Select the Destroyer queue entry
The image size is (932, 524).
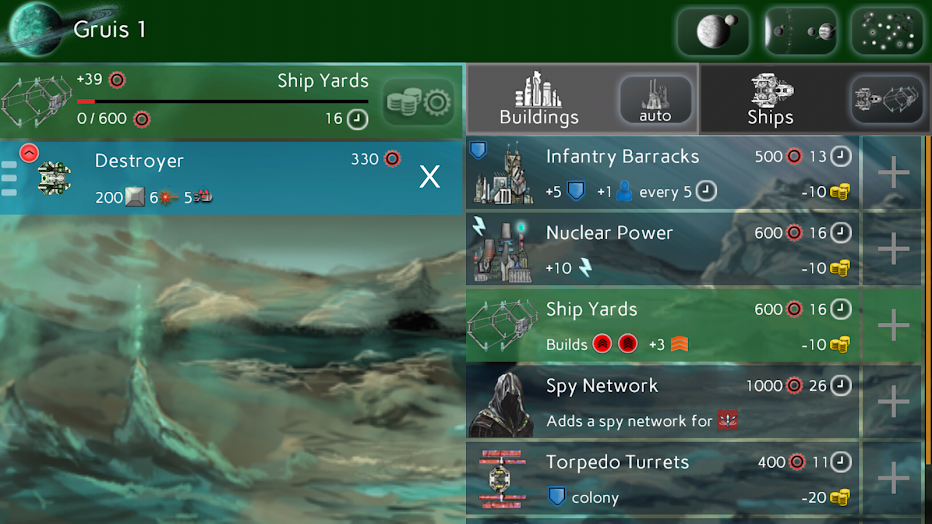point(230,177)
